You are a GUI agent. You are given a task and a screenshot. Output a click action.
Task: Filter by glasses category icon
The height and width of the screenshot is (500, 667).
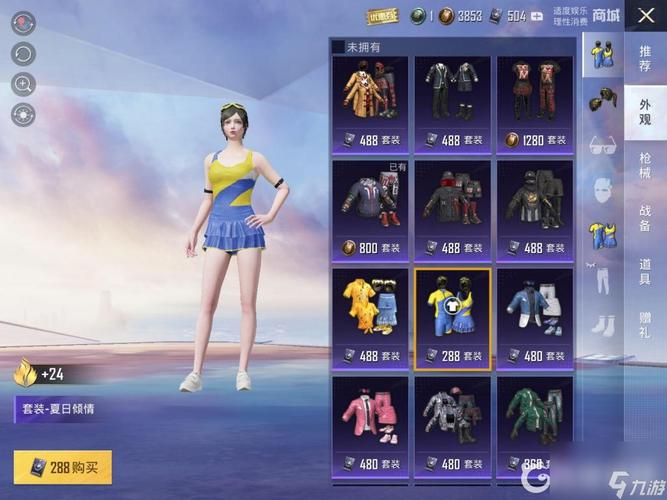click(603, 143)
